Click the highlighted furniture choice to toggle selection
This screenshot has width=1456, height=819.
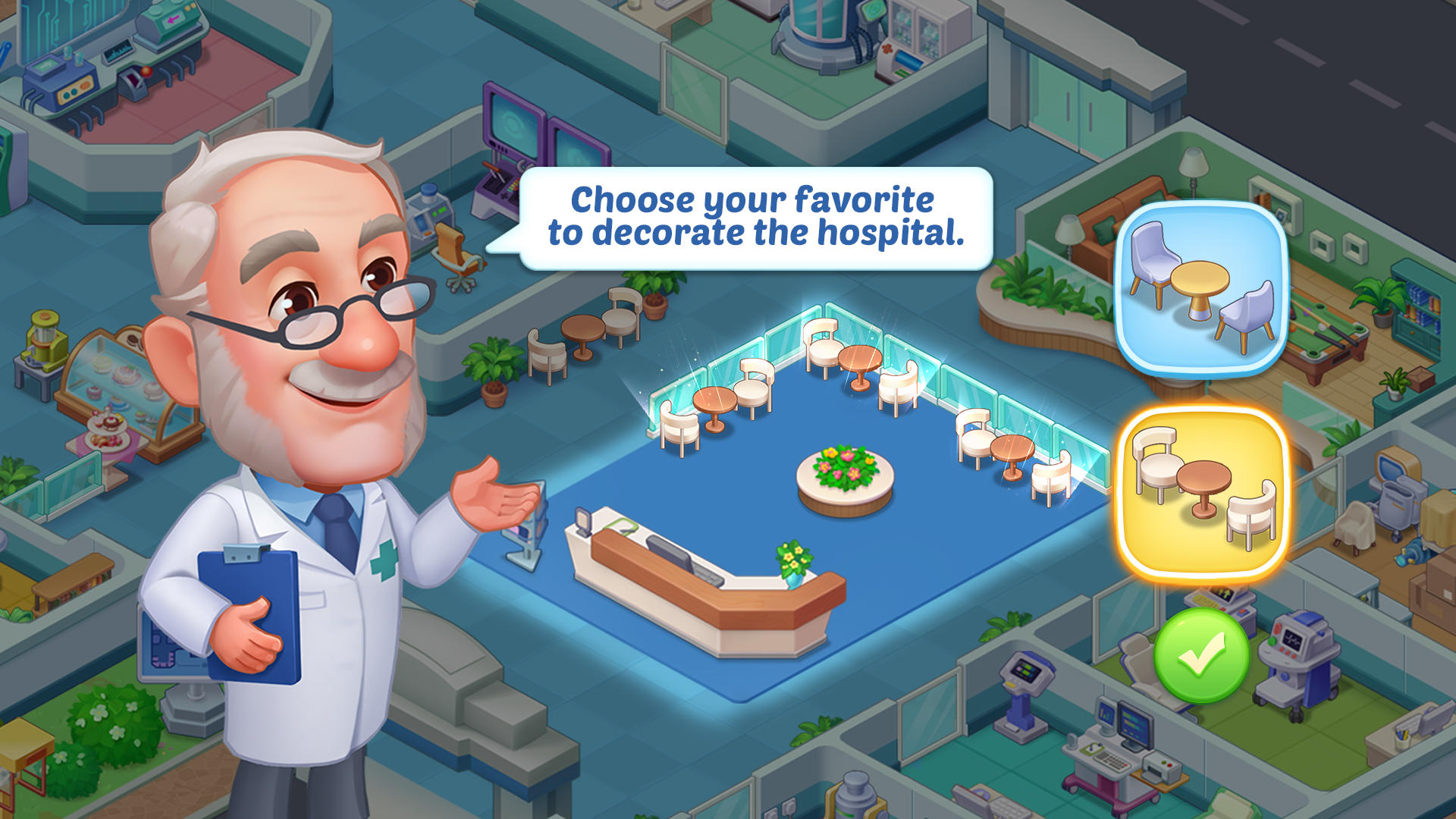[1207, 497]
